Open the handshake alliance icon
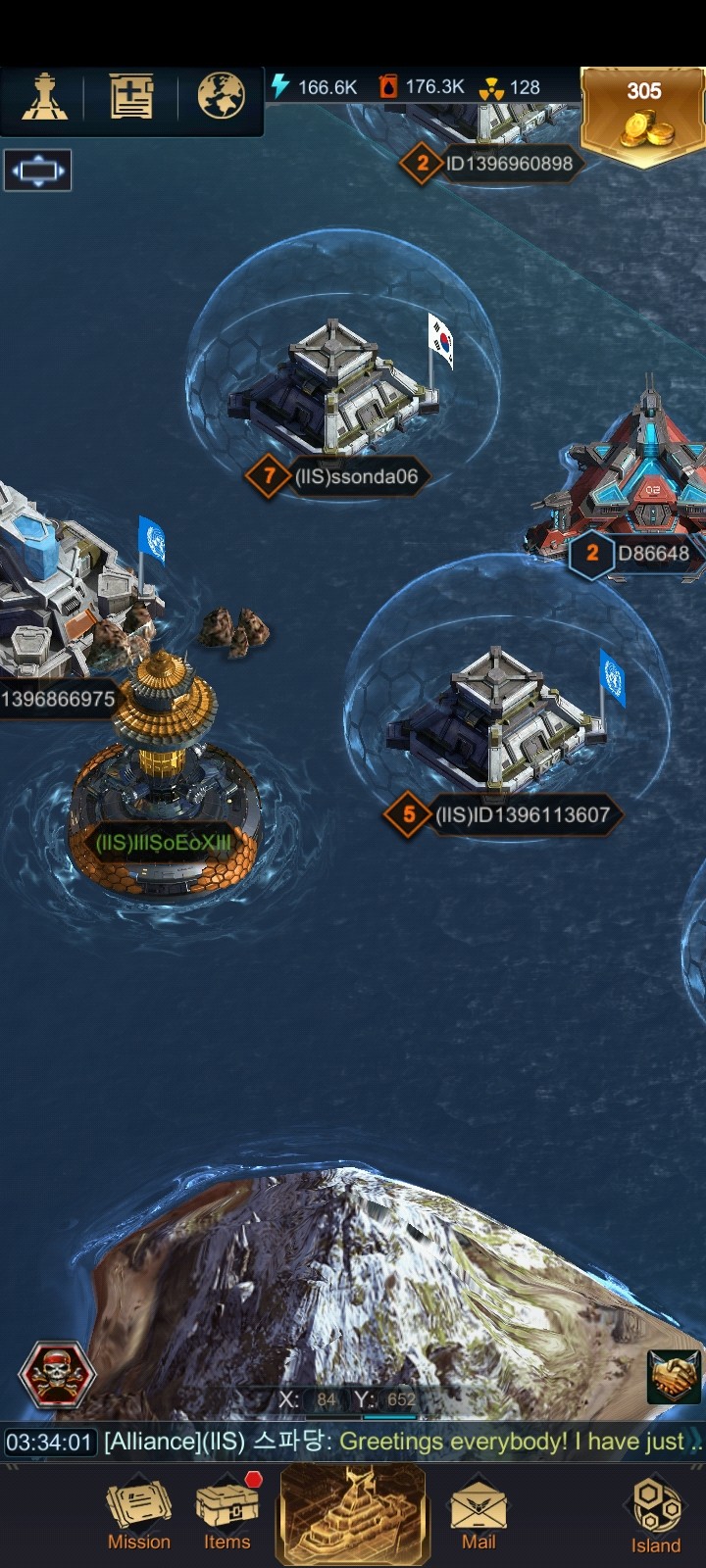Image resolution: width=706 pixels, height=1568 pixels. pos(674,1377)
